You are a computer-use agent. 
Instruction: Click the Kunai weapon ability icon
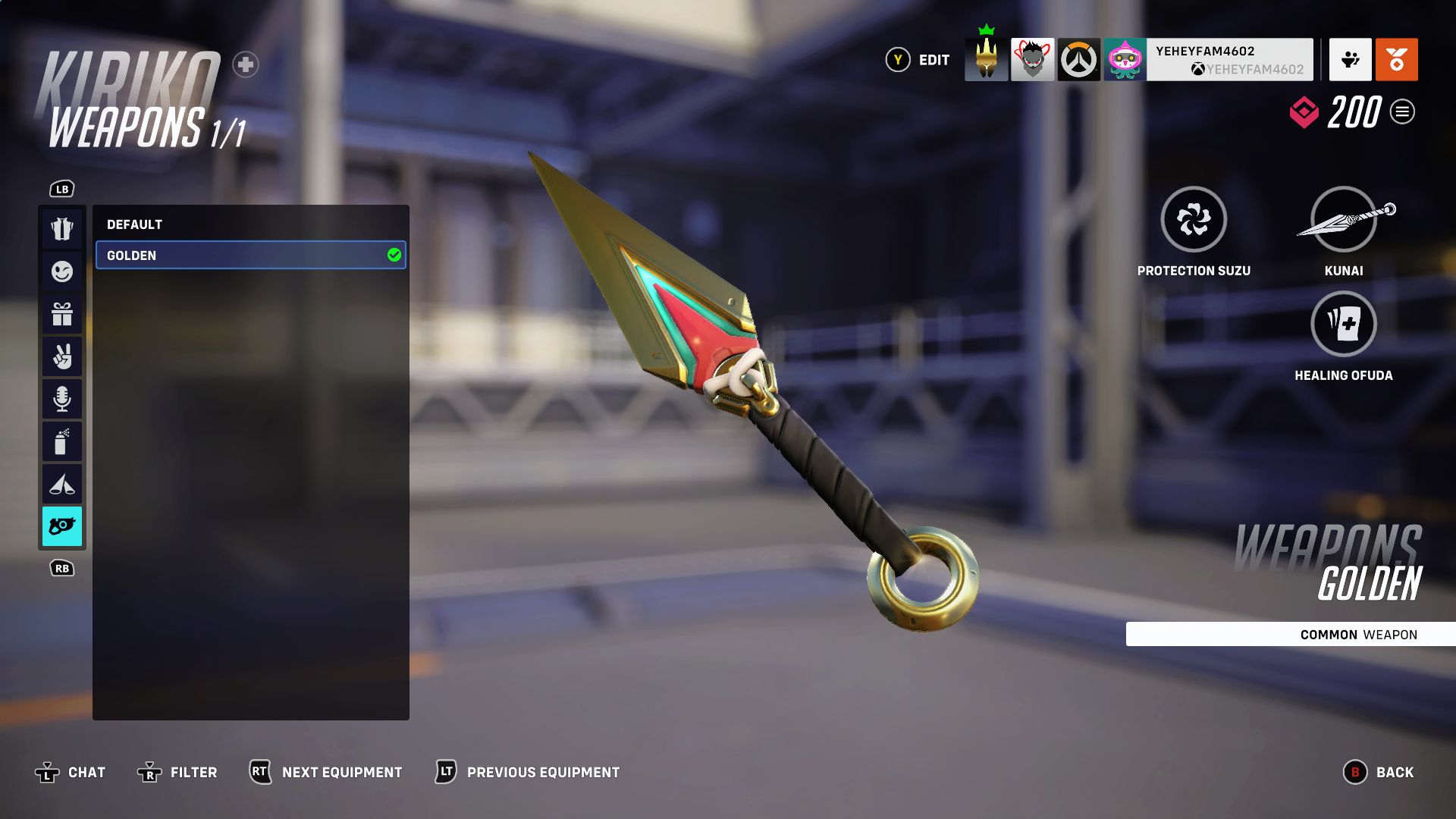(1344, 219)
